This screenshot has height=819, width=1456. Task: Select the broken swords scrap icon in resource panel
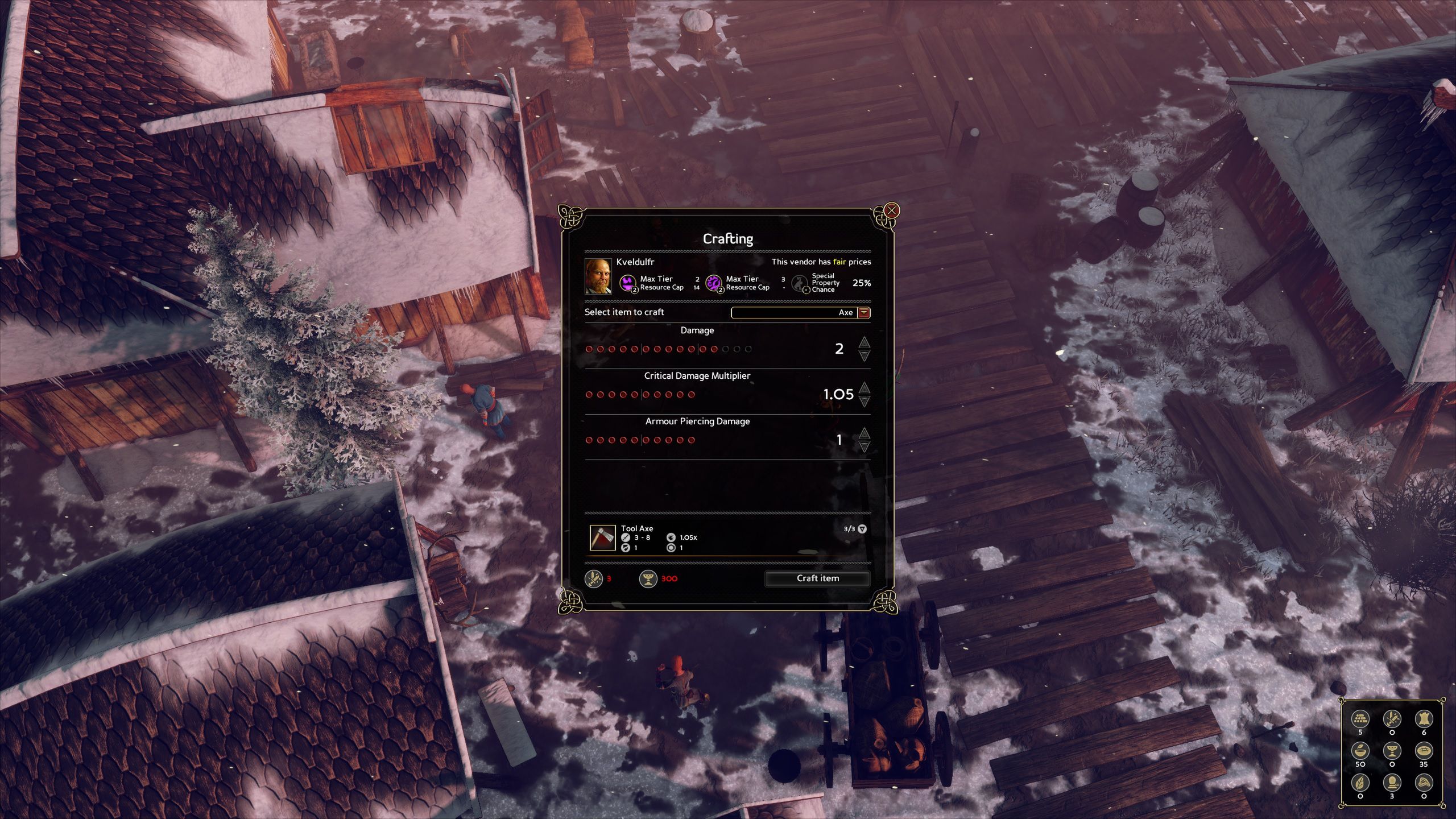[x=1392, y=719]
